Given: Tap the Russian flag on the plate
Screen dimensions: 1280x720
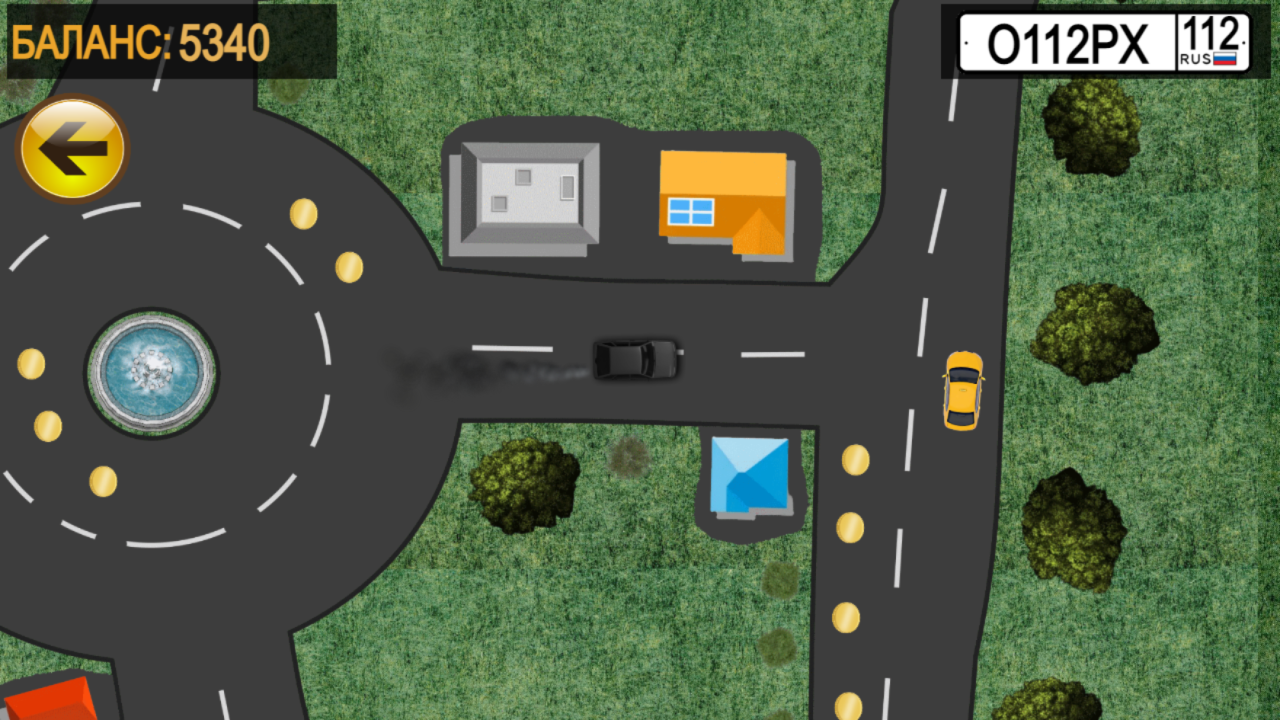Looking at the screenshot, I should [x=1224, y=57].
